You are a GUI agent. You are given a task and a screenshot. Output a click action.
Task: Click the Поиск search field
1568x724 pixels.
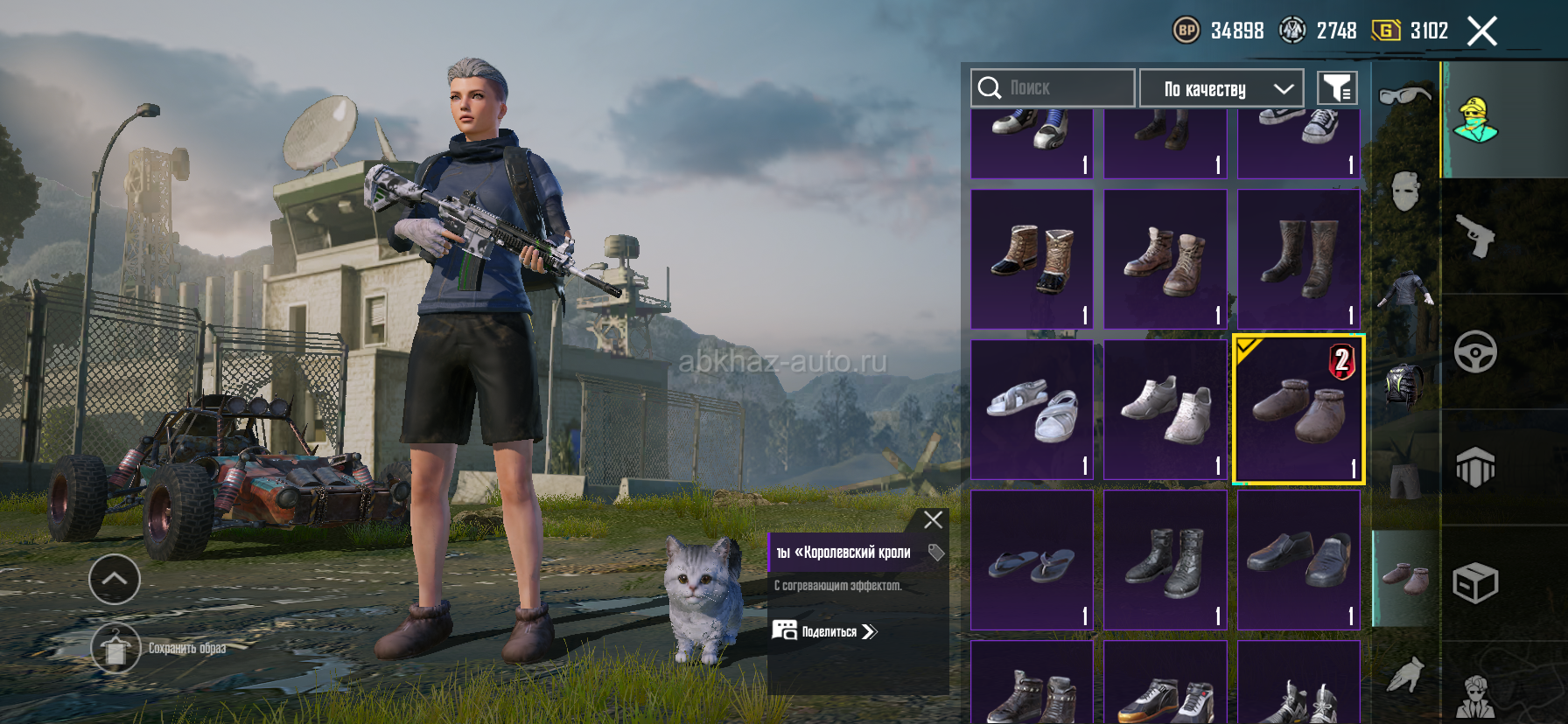click(1053, 88)
